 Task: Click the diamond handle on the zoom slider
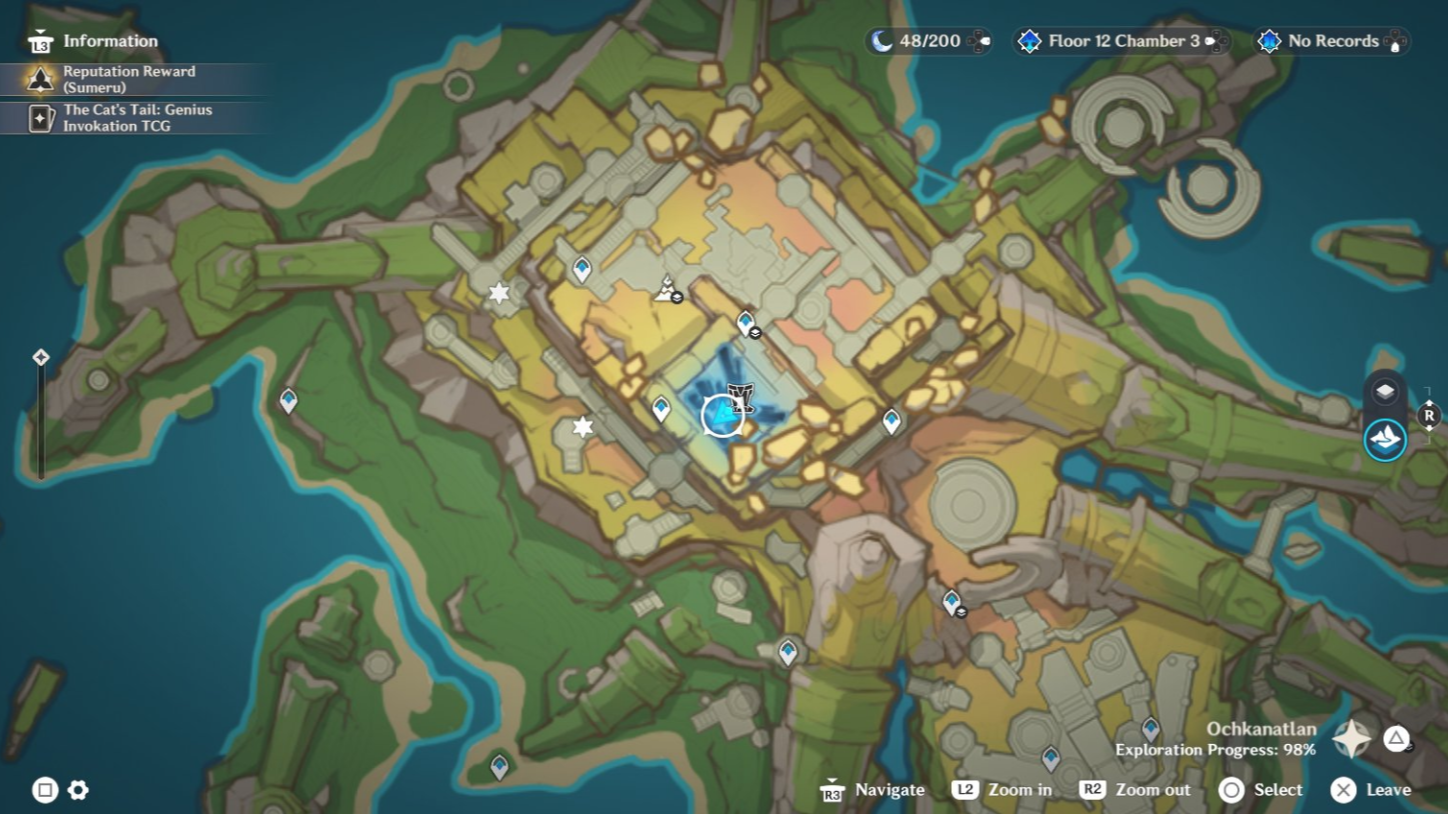point(41,357)
